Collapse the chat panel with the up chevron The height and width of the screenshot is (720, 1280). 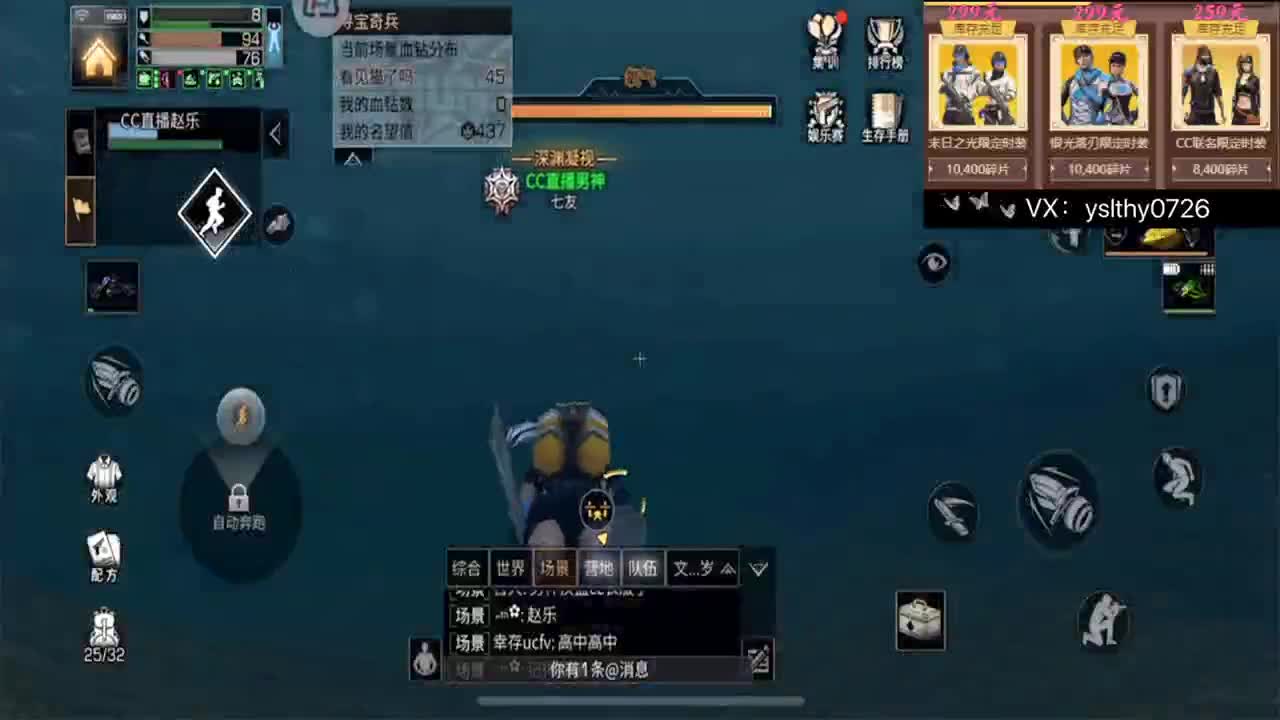[728, 568]
